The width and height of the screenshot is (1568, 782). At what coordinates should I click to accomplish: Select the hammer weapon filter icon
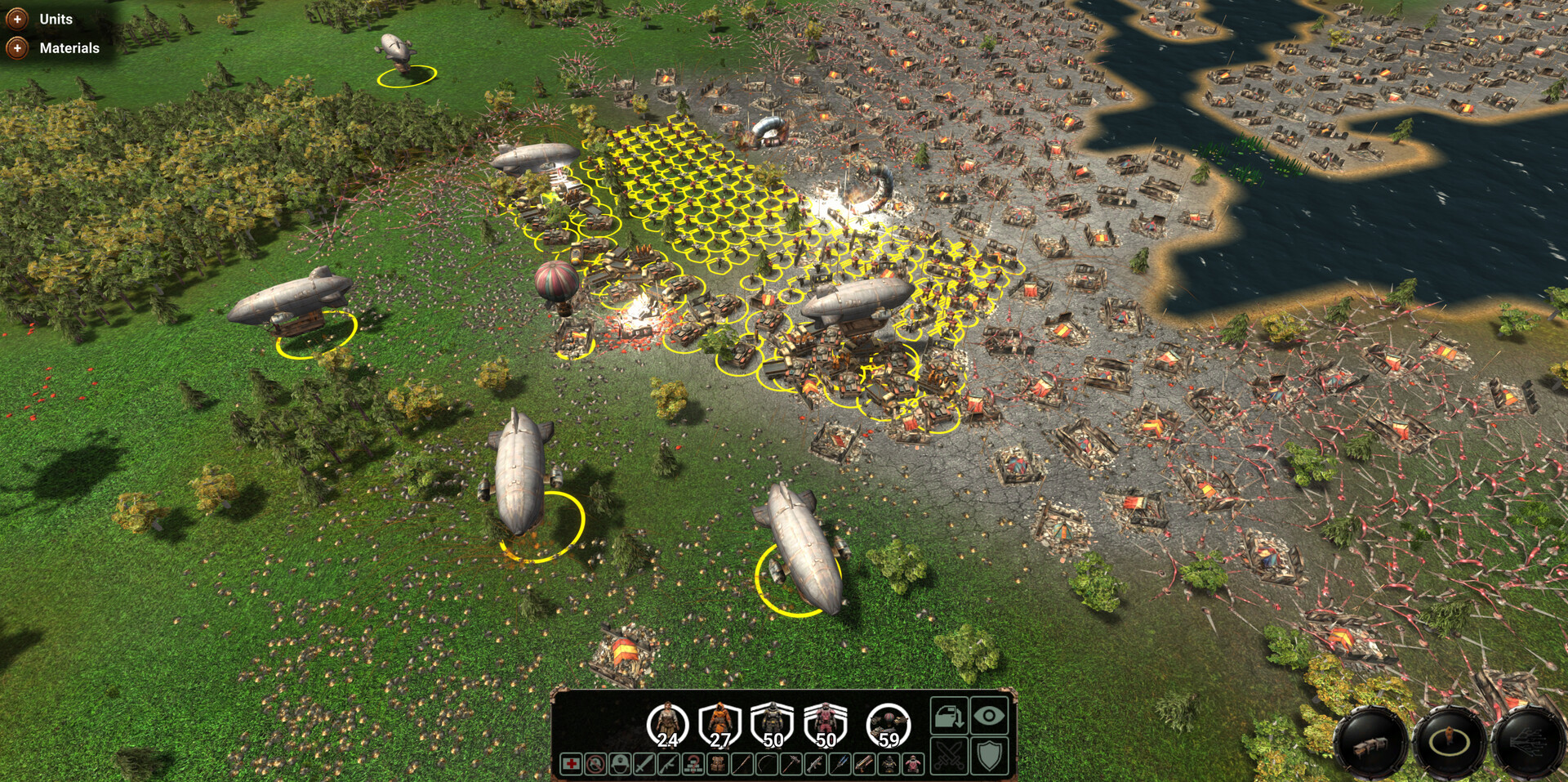[791, 765]
